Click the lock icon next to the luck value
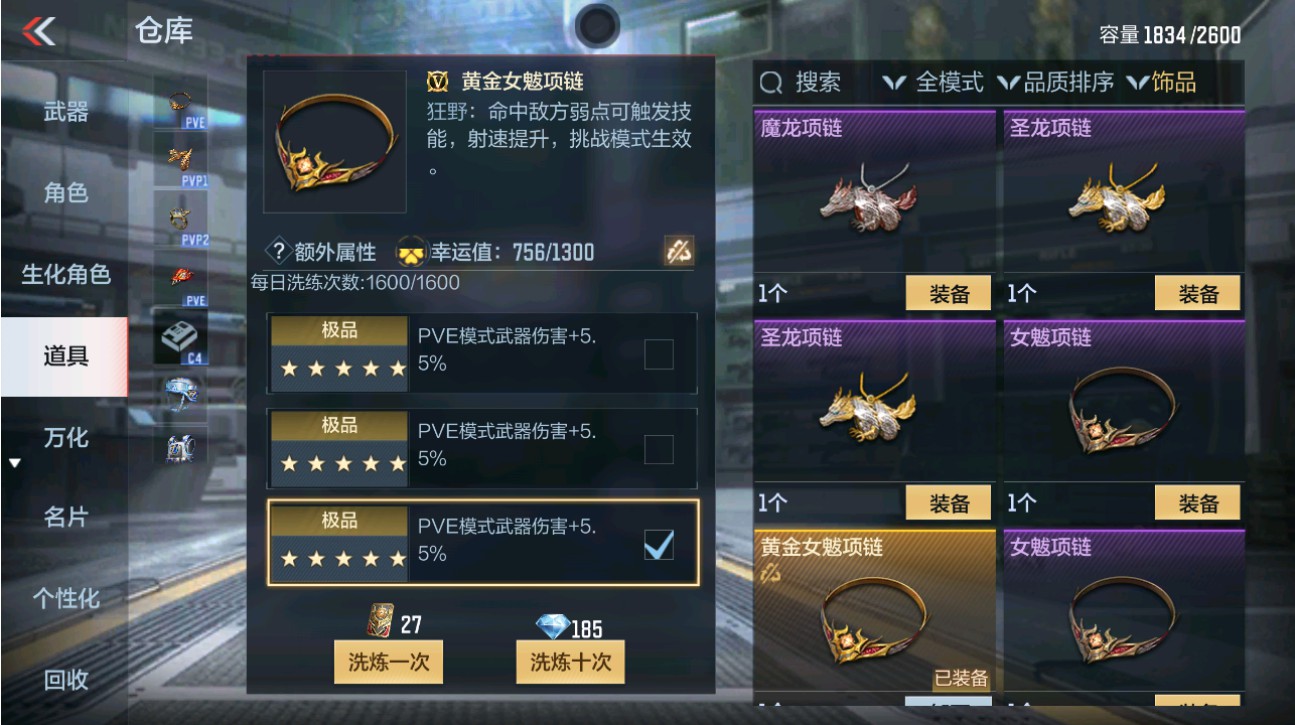Screen dimensions: 1295x725 [679, 252]
